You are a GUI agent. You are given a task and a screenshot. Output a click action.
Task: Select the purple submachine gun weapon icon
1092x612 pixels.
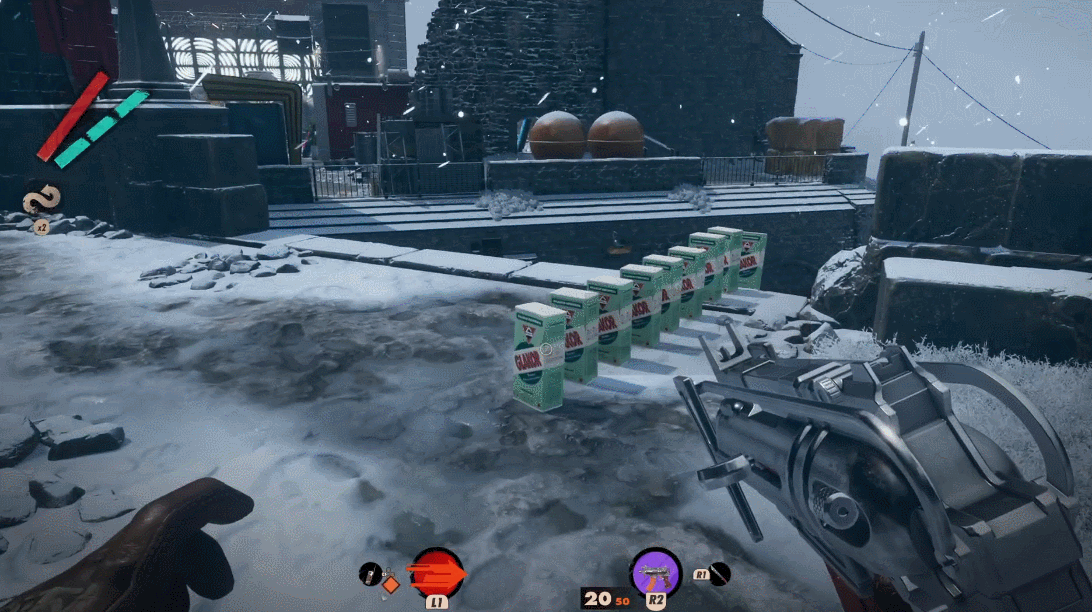point(655,572)
